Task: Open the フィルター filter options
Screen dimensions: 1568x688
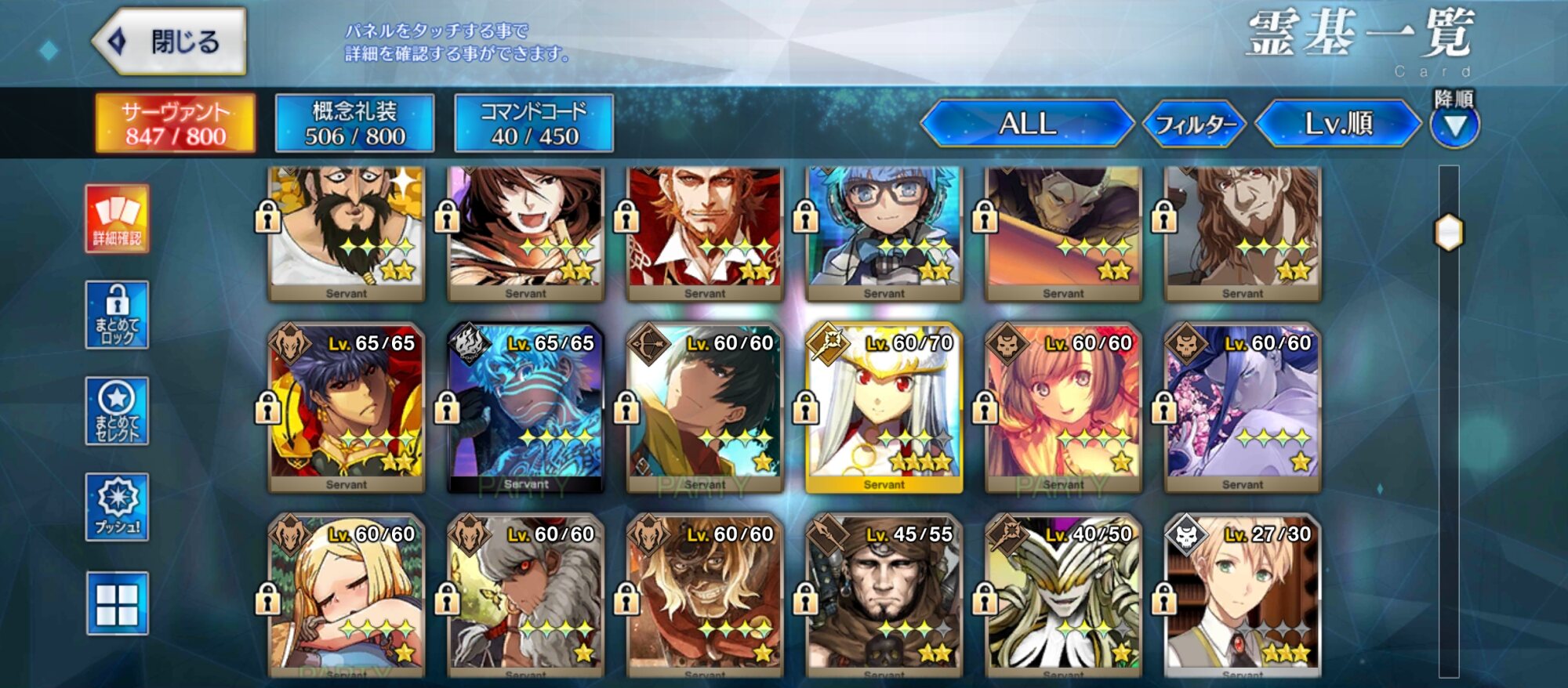Action: (x=1194, y=124)
